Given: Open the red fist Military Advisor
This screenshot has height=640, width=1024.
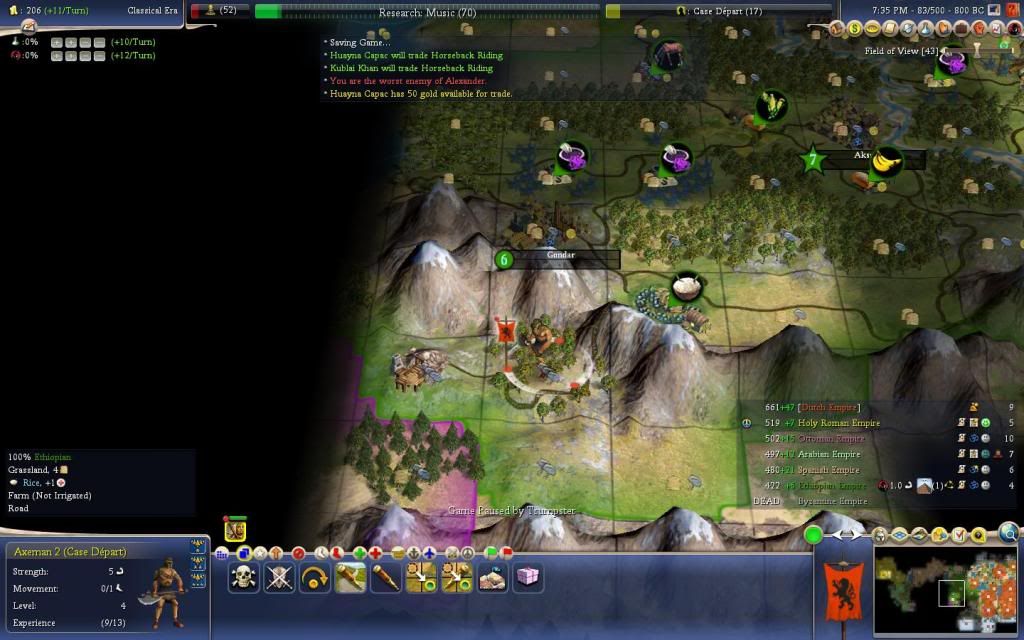Looking at the screenshot, I should tap(979, 28).
